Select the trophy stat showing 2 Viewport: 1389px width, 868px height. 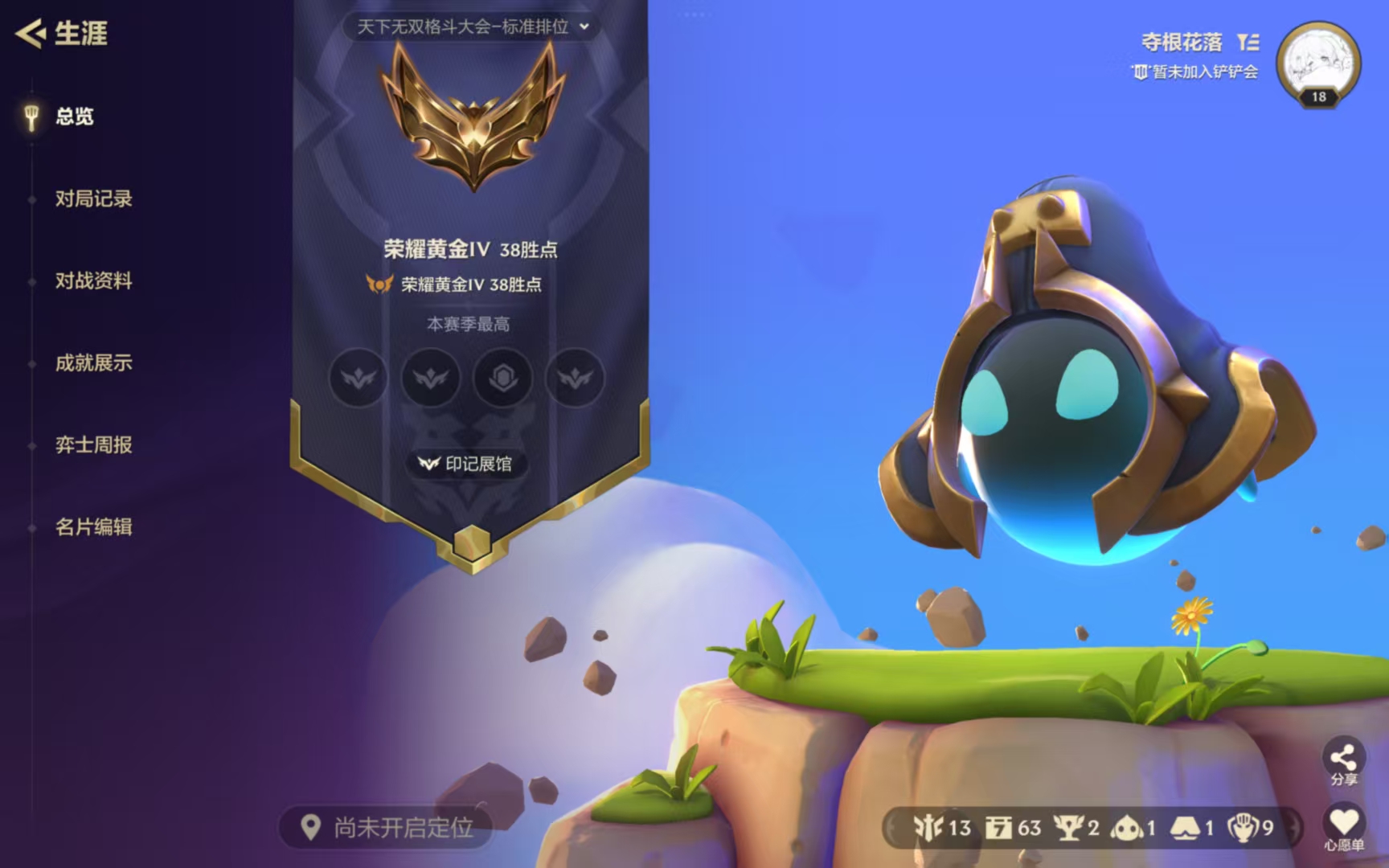(1076, 827)
